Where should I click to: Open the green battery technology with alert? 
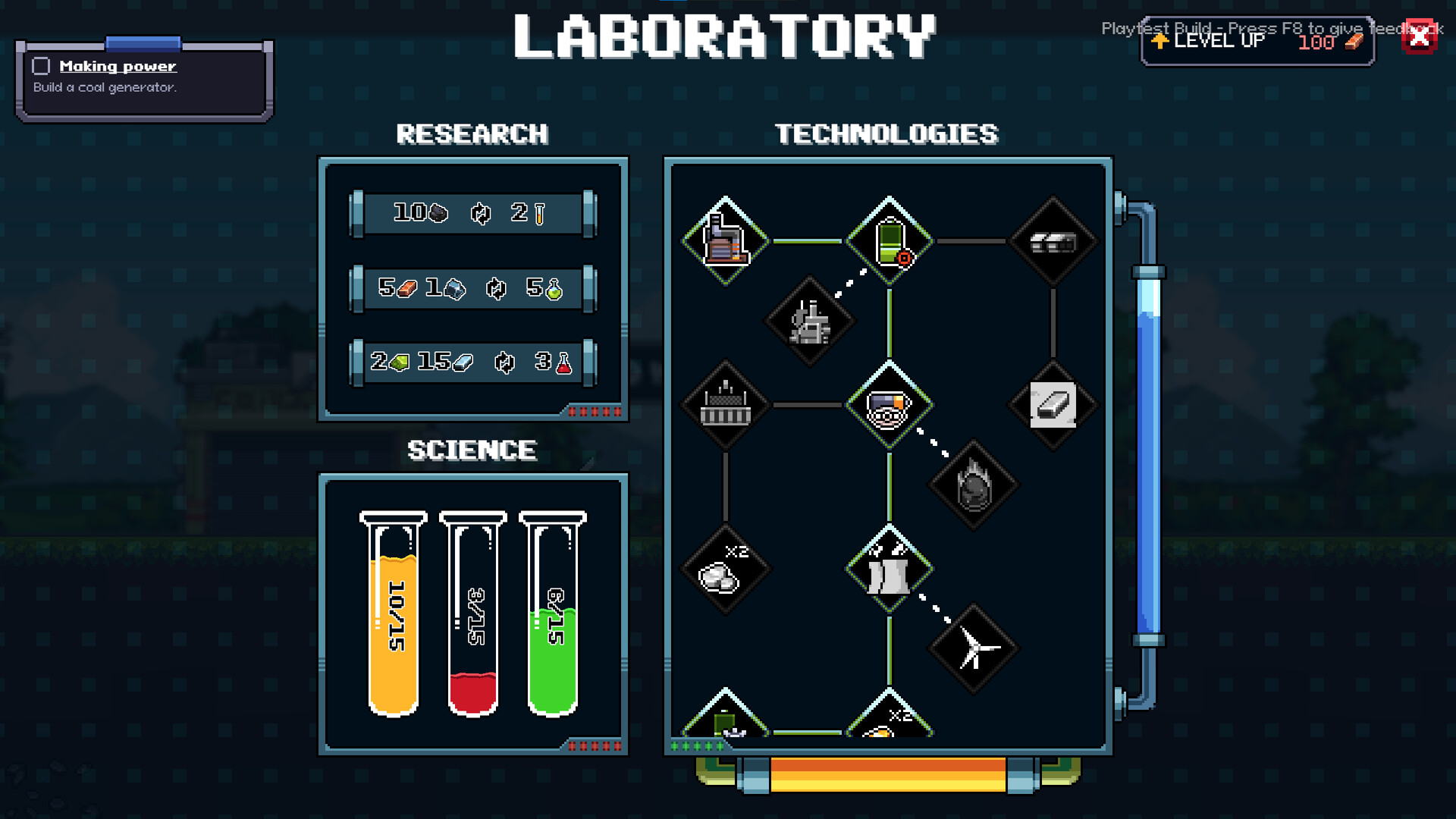click(889, 241)
